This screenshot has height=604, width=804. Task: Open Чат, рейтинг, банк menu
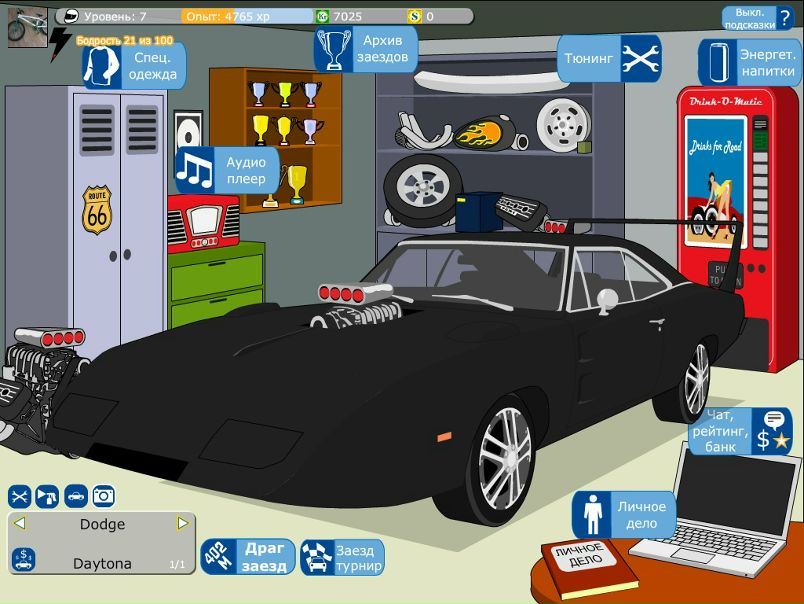pyautogui.click(x=739, y=431)
